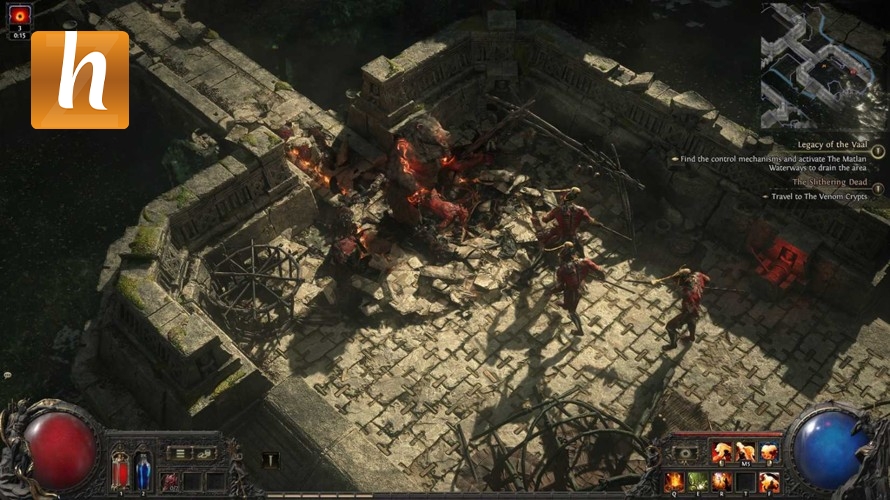Click the red charm slot beside flasks
This screenshot has height=500, width=890.
pos(170,481)
